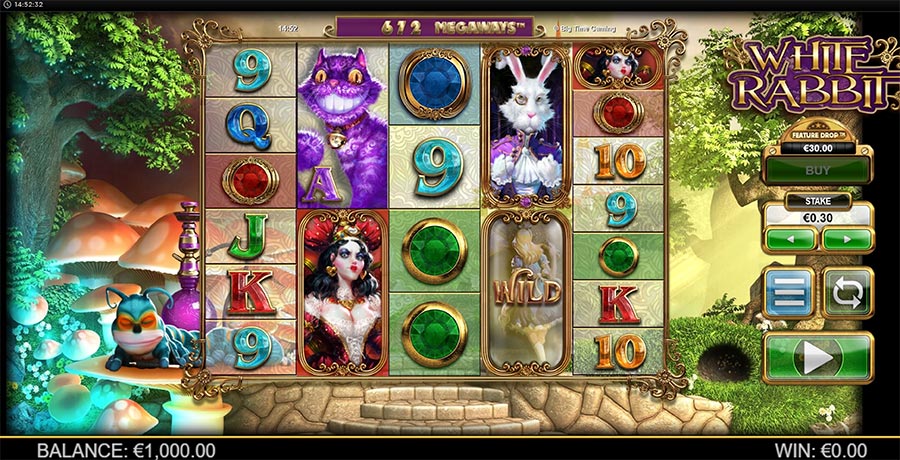
Task: Decrease the stake with the left arrow
Action: coord(790,240)
